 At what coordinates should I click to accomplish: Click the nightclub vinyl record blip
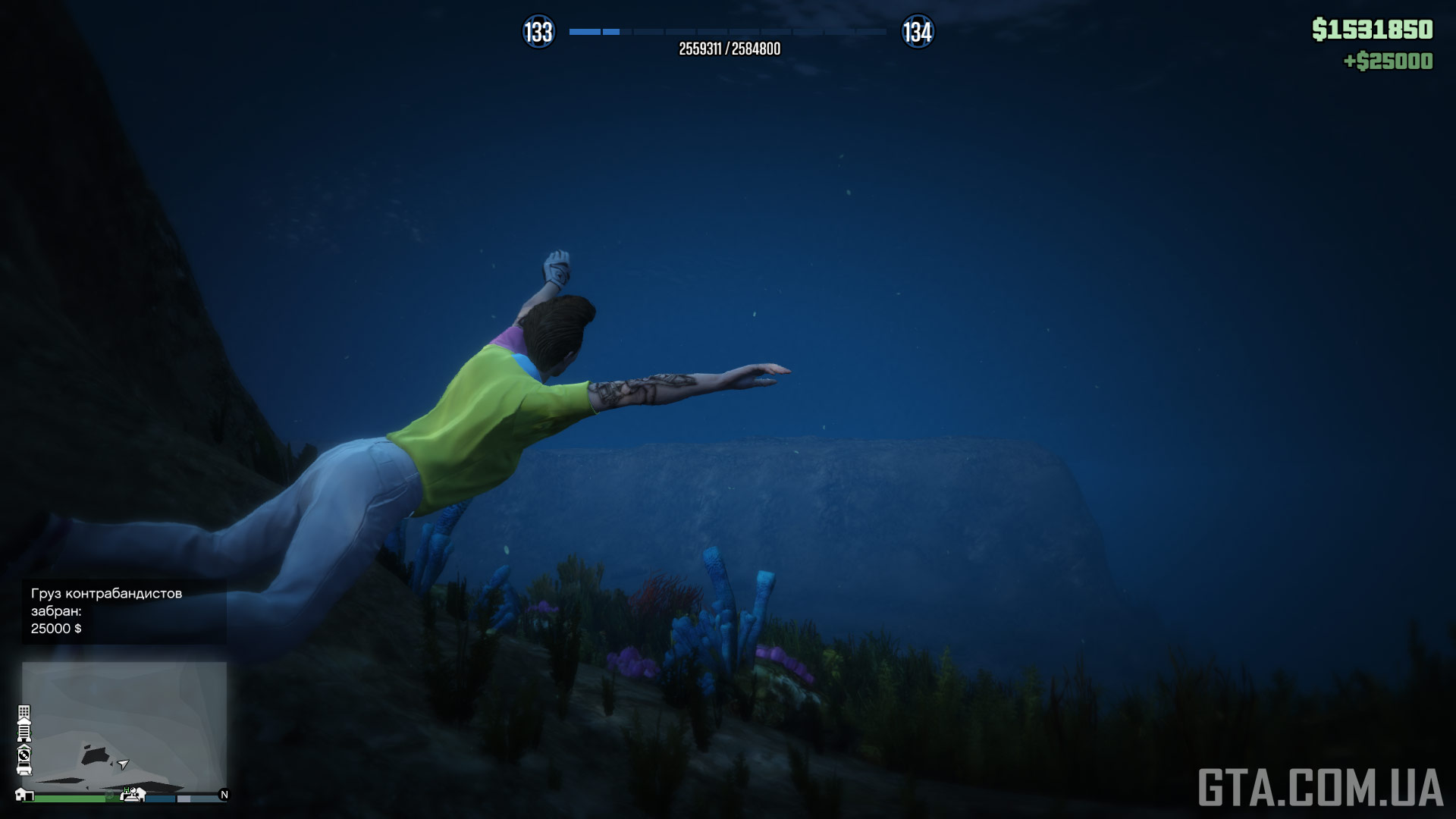click(x=24, y=754)
